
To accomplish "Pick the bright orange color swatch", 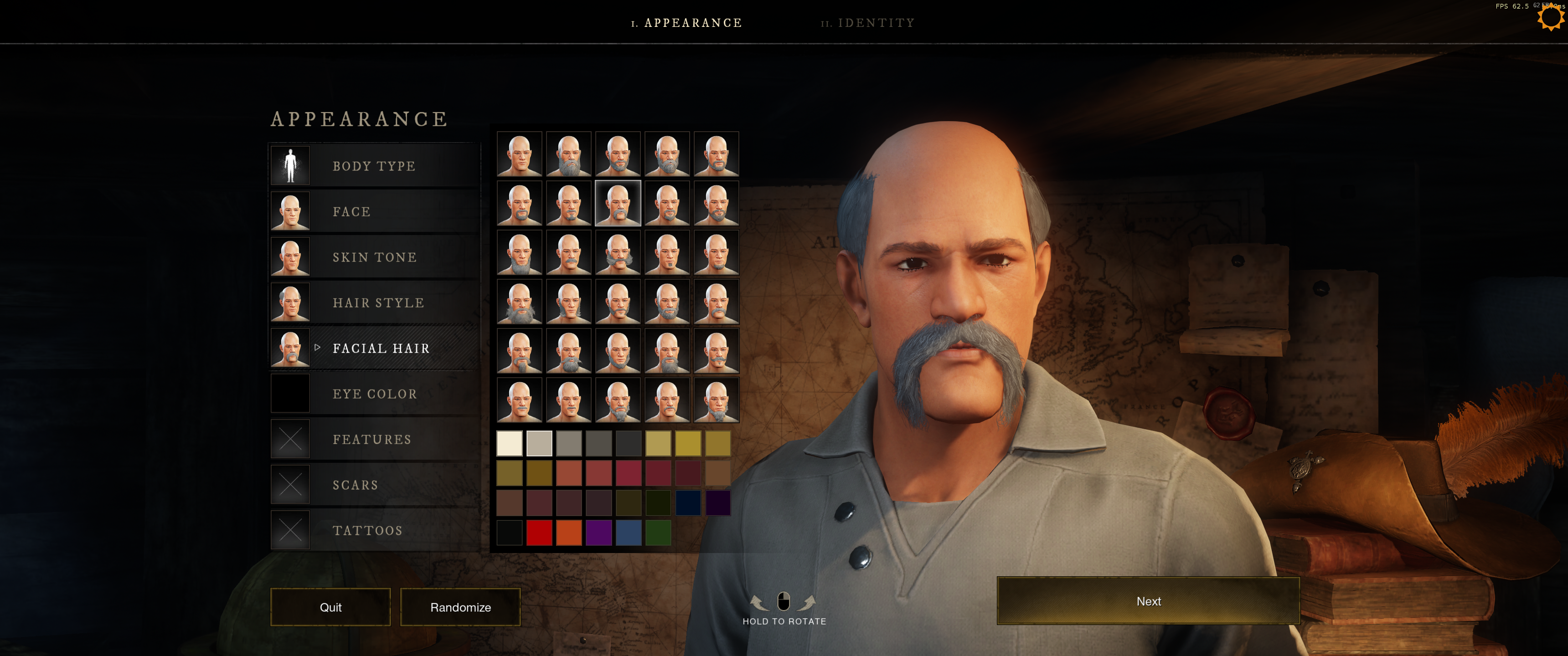I will point(569,533).
